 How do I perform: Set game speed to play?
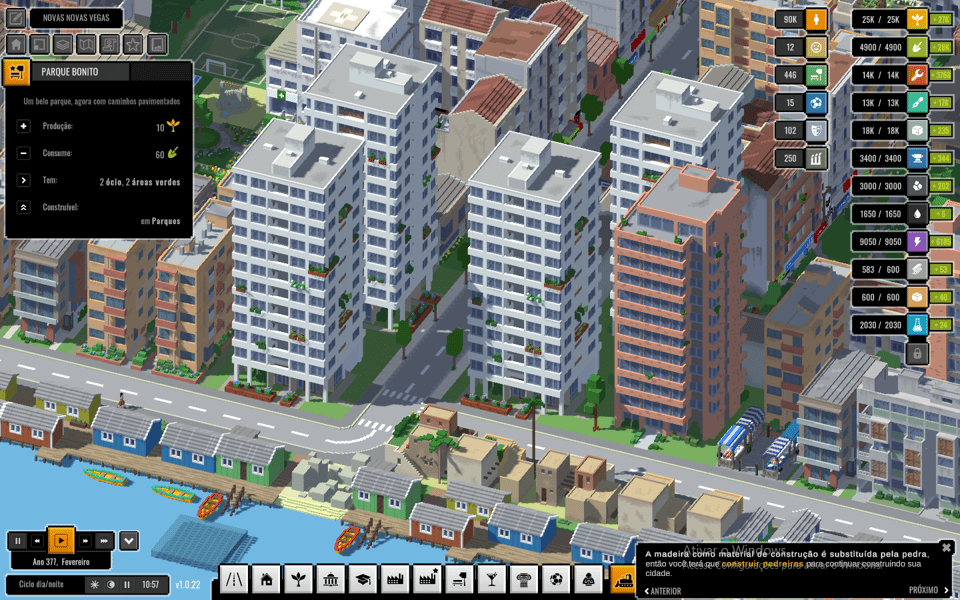[x=61, y=541]
